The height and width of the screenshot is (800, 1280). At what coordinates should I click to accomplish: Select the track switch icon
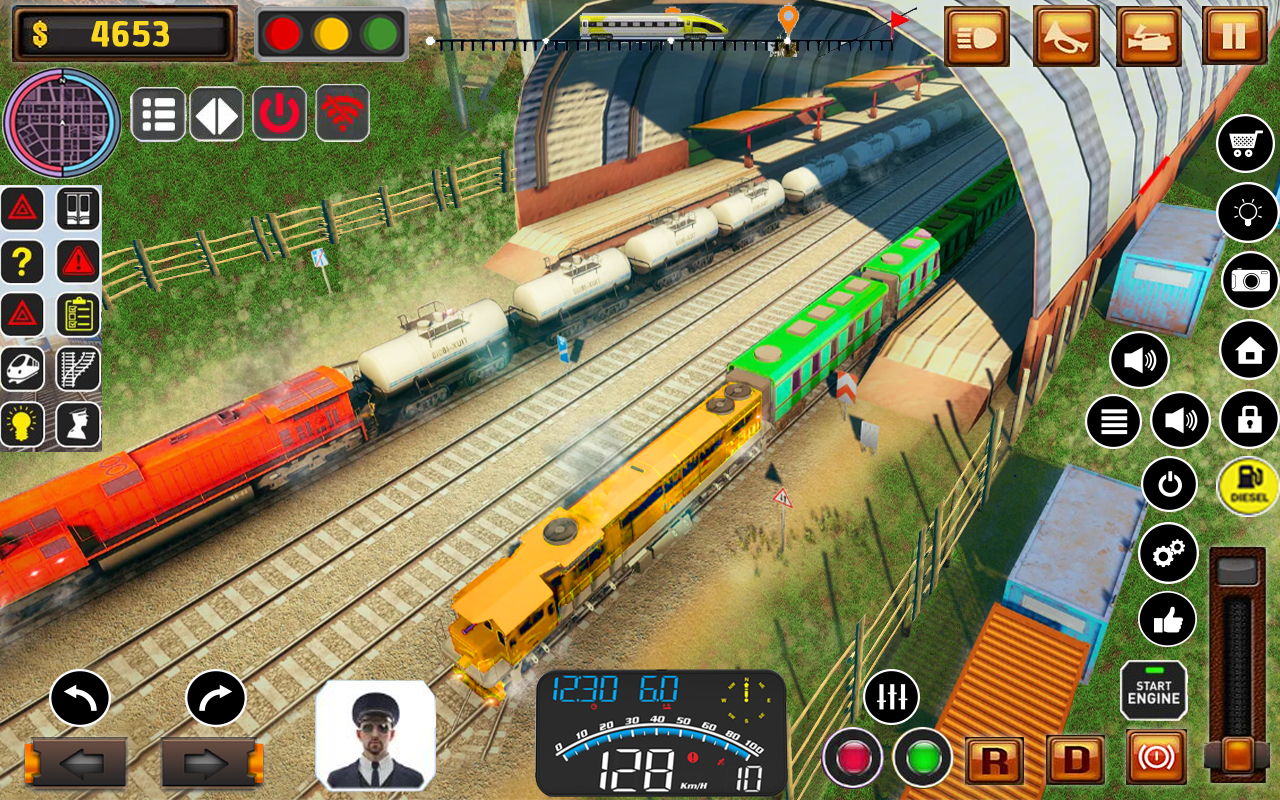point(77,369)
